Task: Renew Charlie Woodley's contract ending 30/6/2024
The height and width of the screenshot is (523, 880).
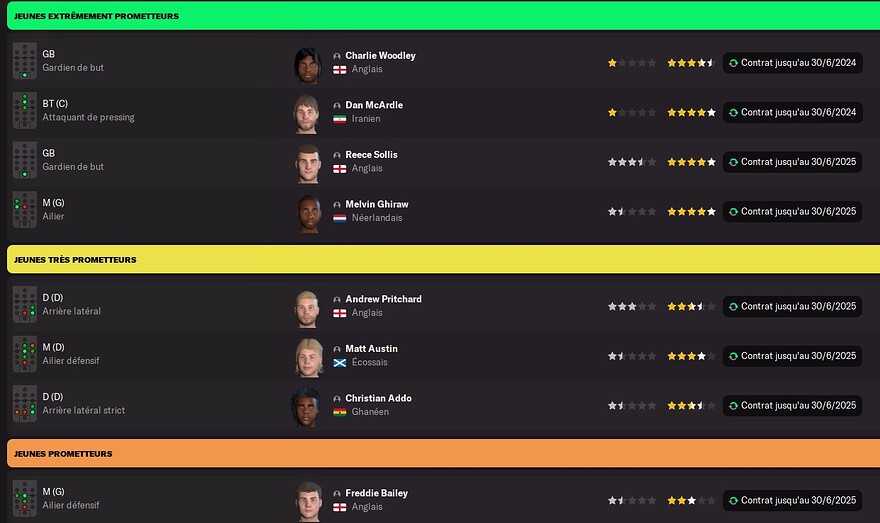Action: pos(792,63)
